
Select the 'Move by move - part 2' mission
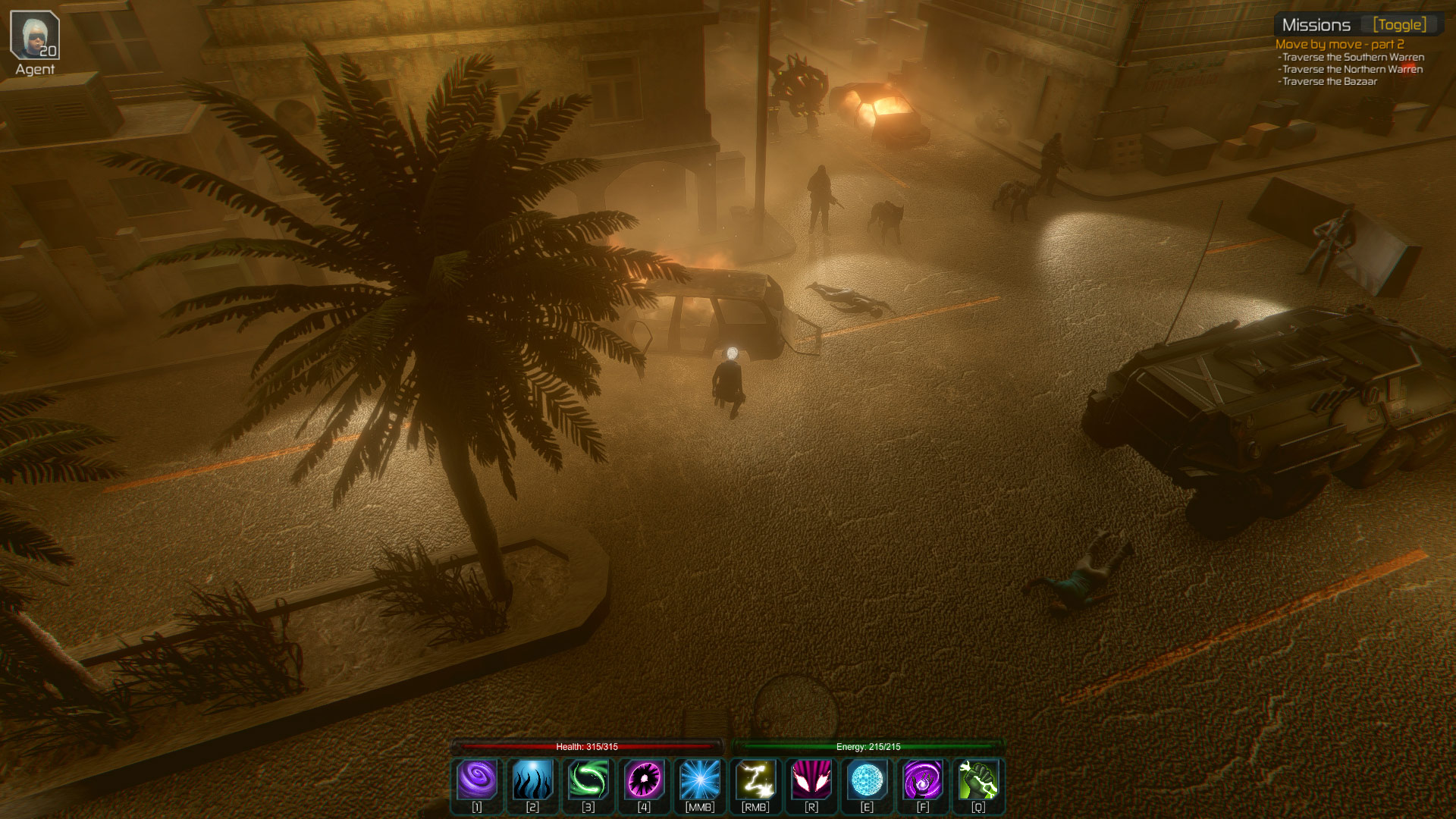click(x=1339, y=44)
